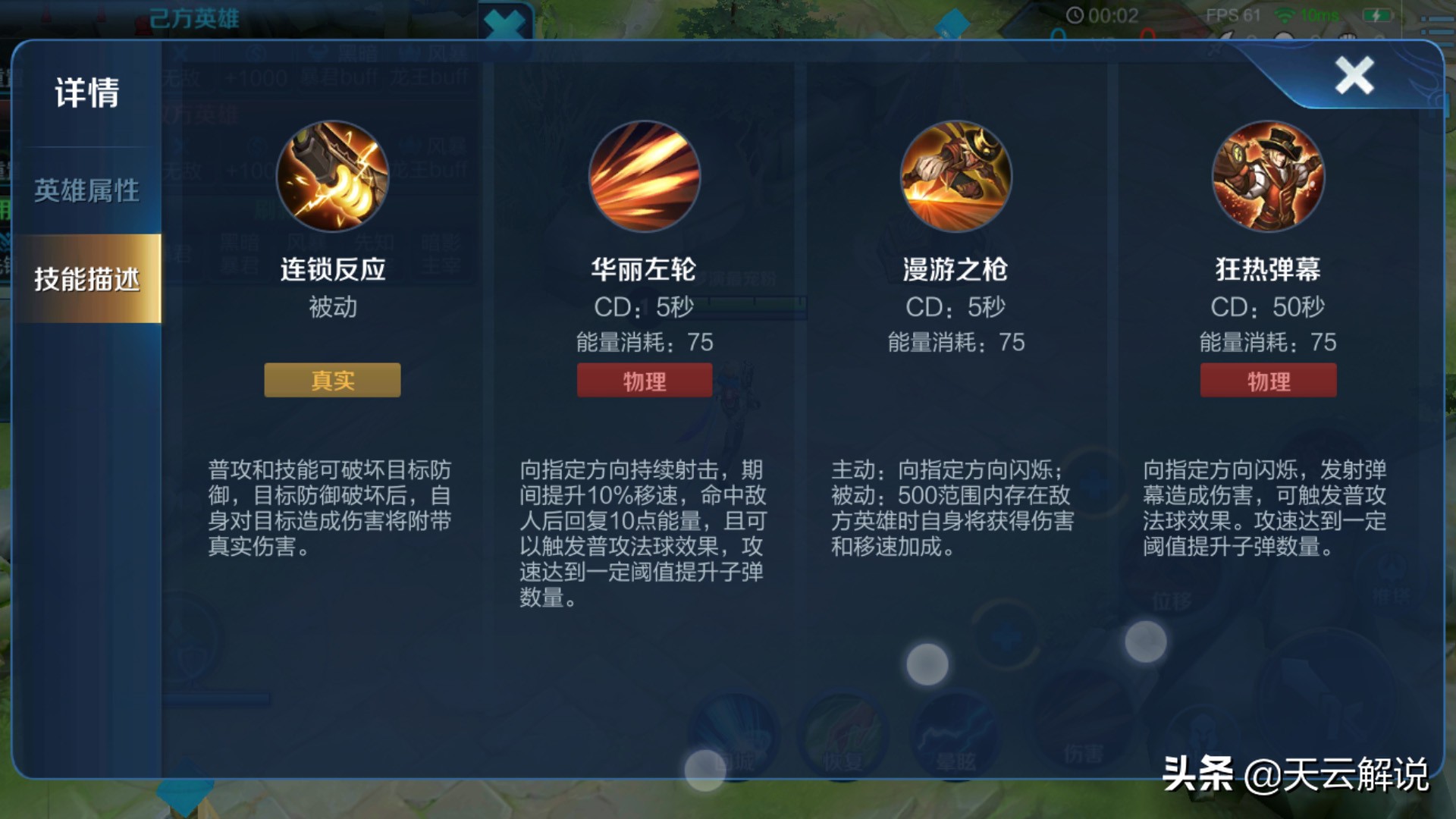Toggle the 暴君buff option

tap(340, 76)
